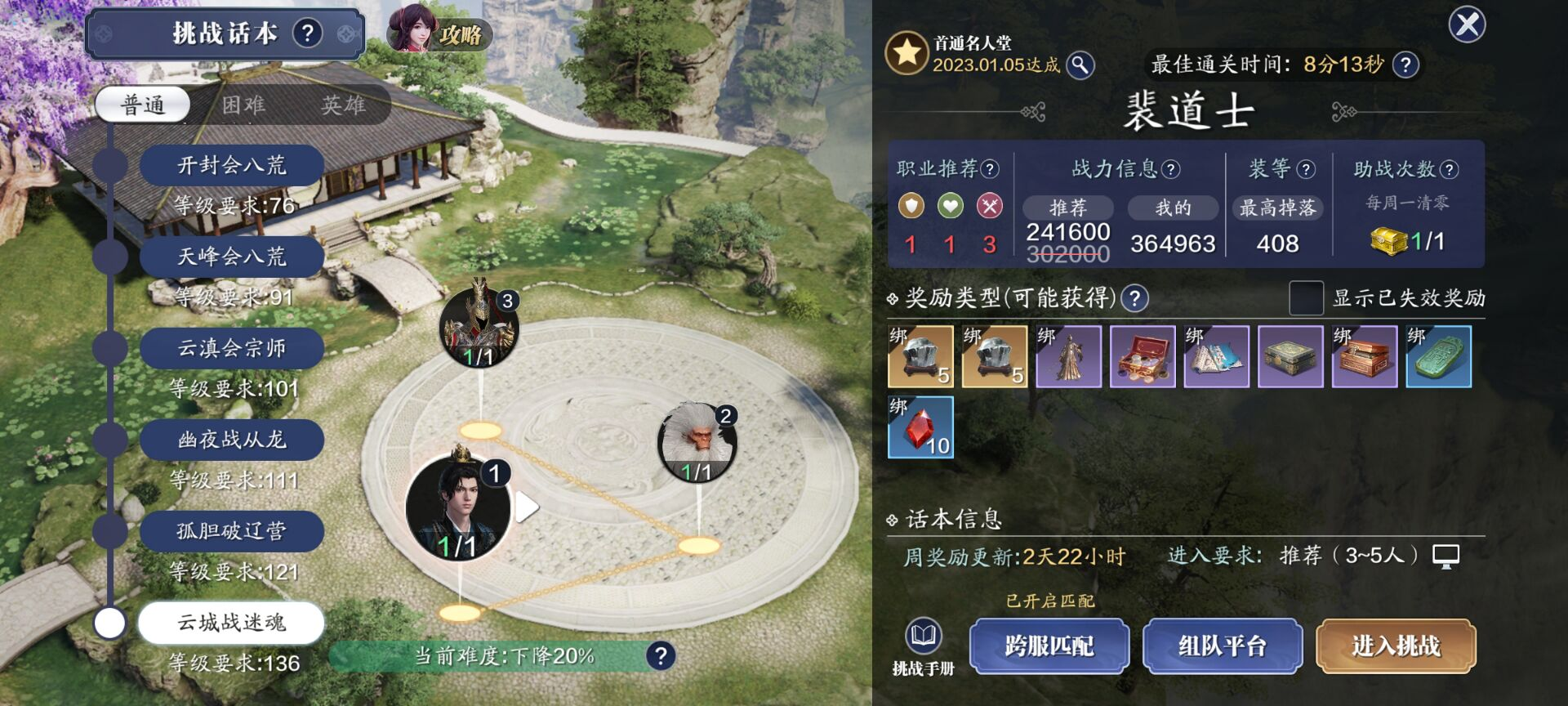Show the current difficulty help tooltip
Screen dimensions: 1568x706
661,655
